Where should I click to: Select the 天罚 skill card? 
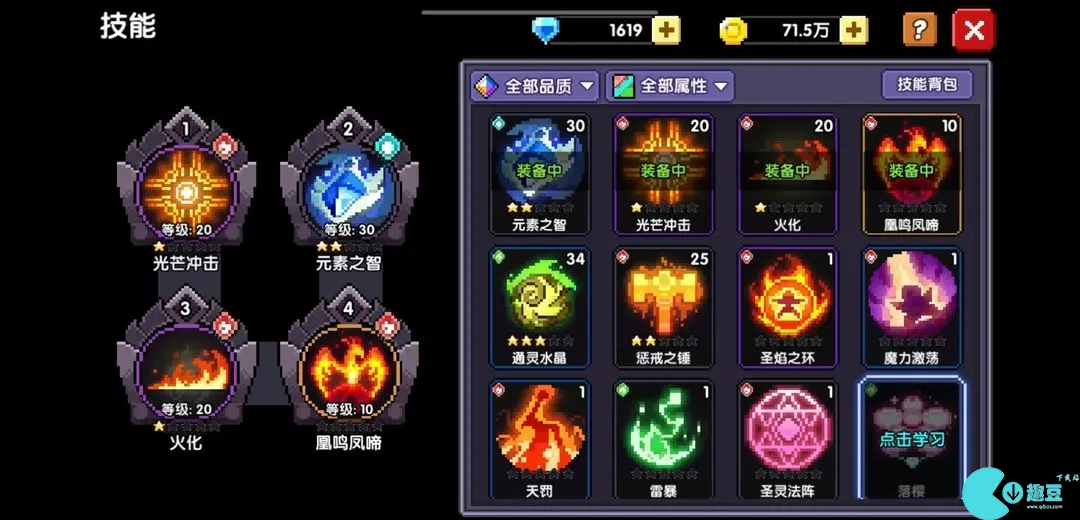point(539,438)
